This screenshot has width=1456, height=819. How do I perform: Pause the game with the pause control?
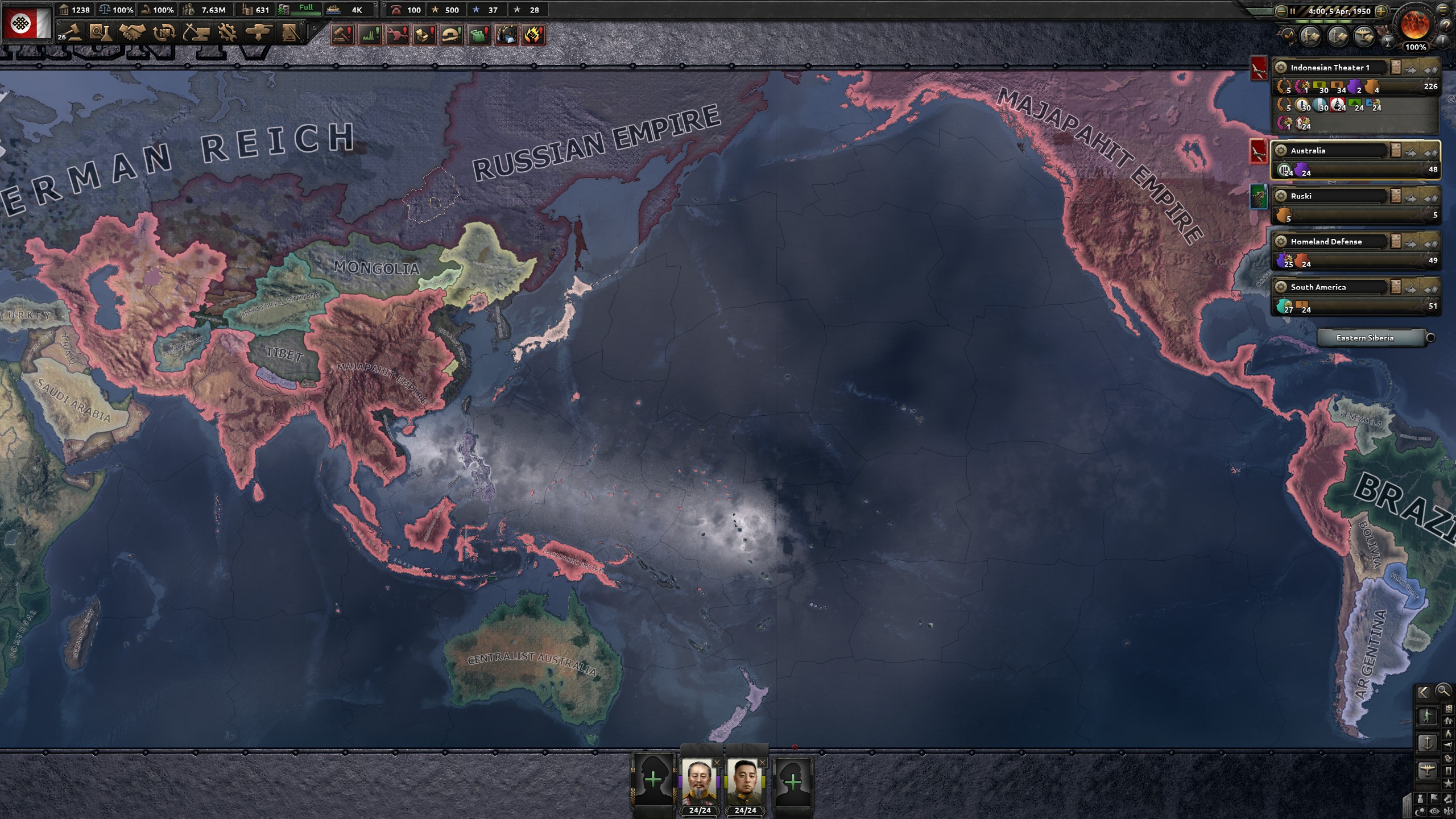point(1293,11)
